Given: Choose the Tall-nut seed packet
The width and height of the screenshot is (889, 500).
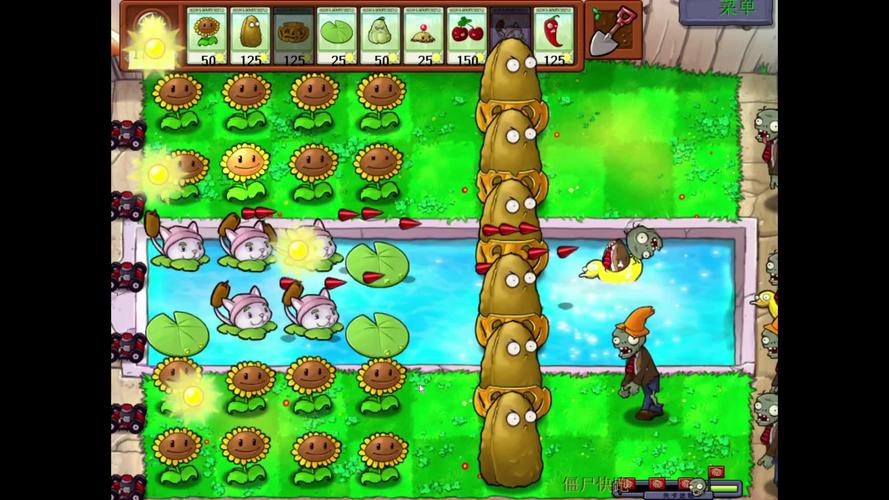Looking at the screenshot, I should (250, 37).
